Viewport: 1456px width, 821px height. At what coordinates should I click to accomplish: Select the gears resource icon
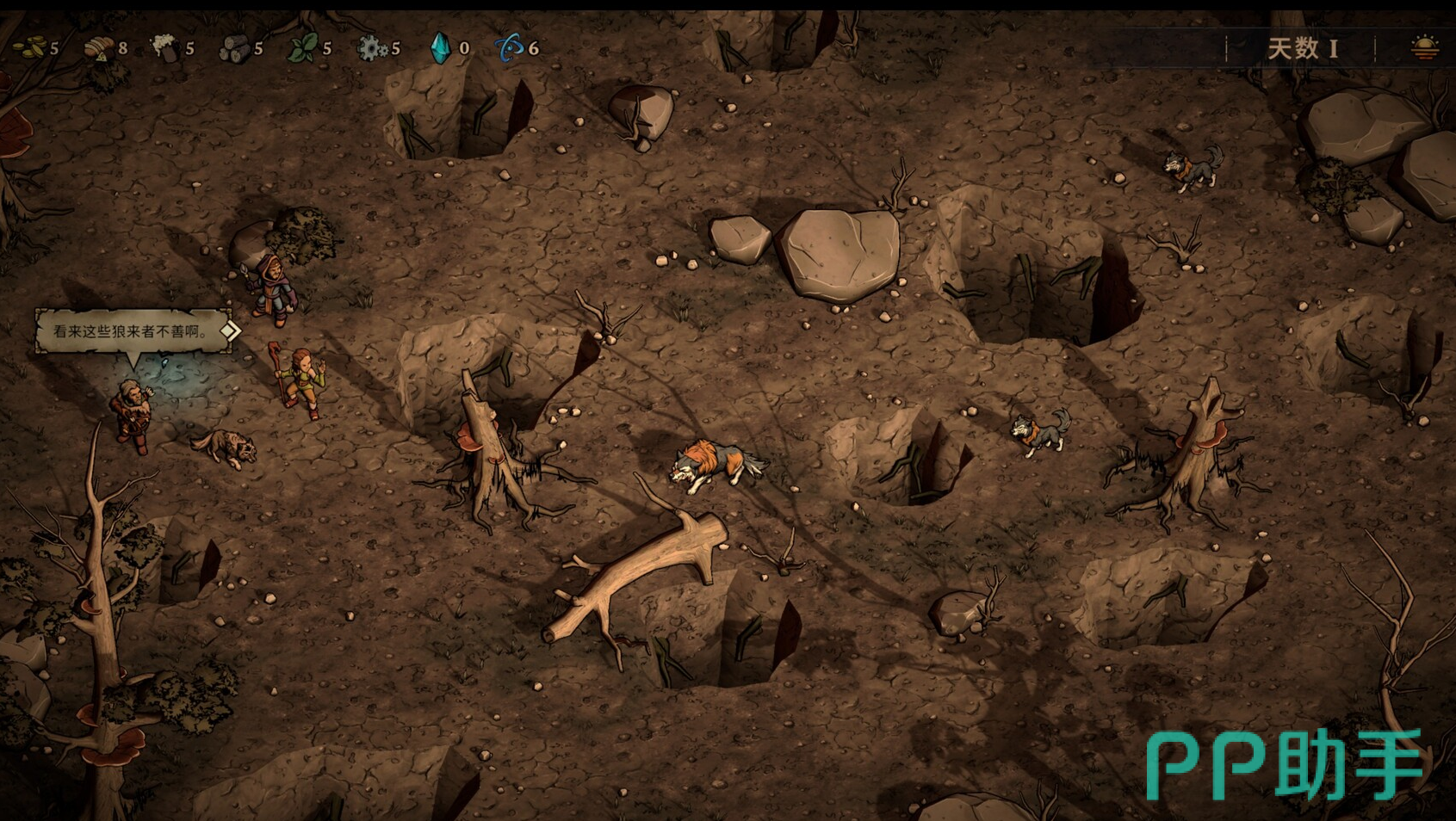pos(371,48)
